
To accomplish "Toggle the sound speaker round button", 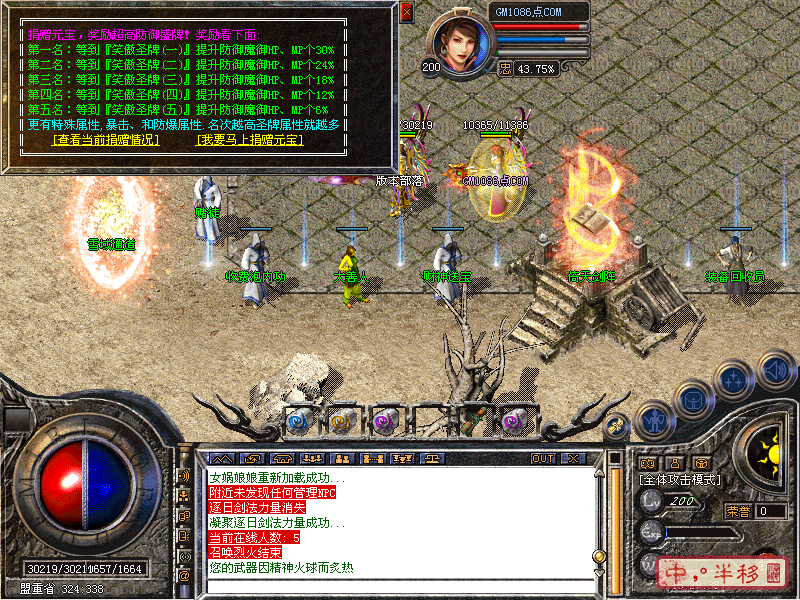I will click(x=776, y=370).
